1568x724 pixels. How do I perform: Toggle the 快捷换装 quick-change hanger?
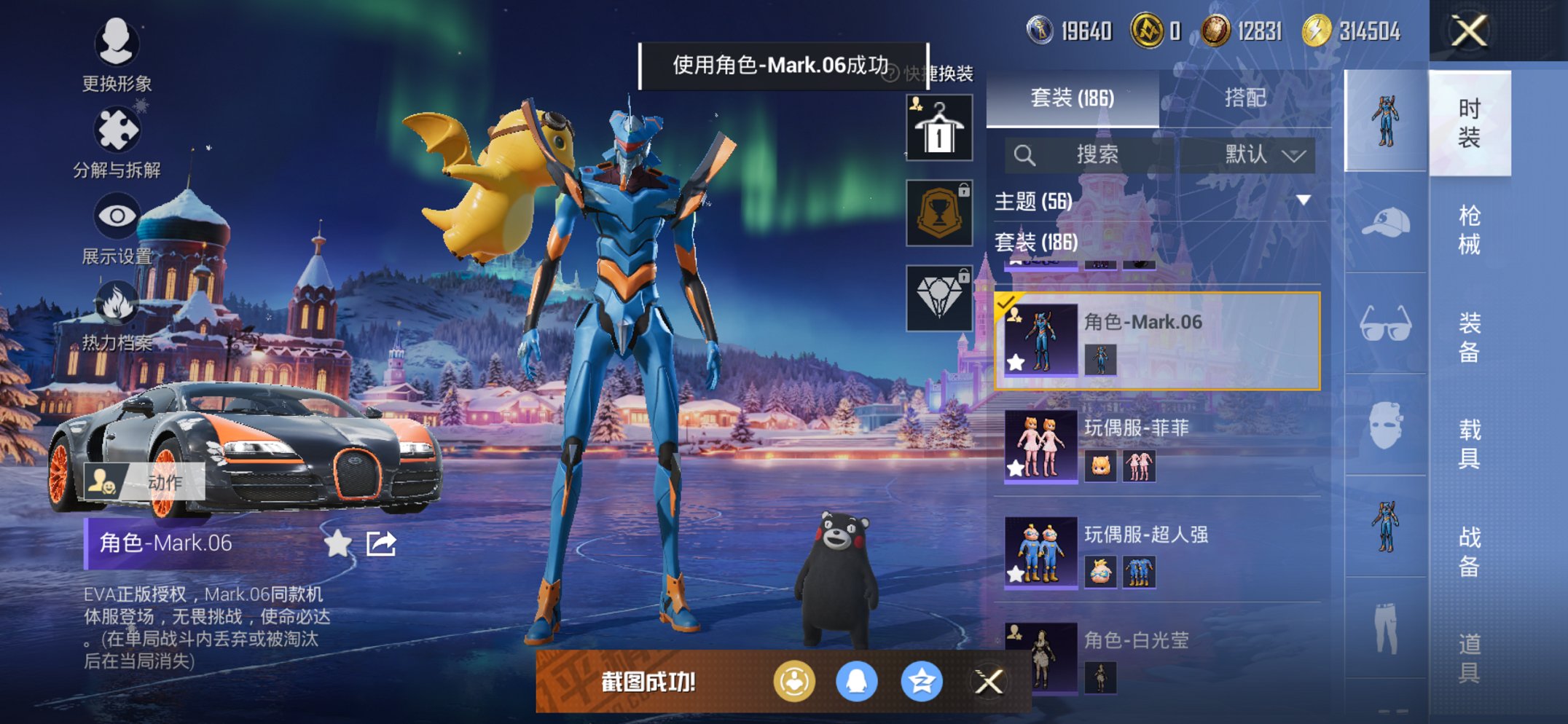[x=938, y=130]
